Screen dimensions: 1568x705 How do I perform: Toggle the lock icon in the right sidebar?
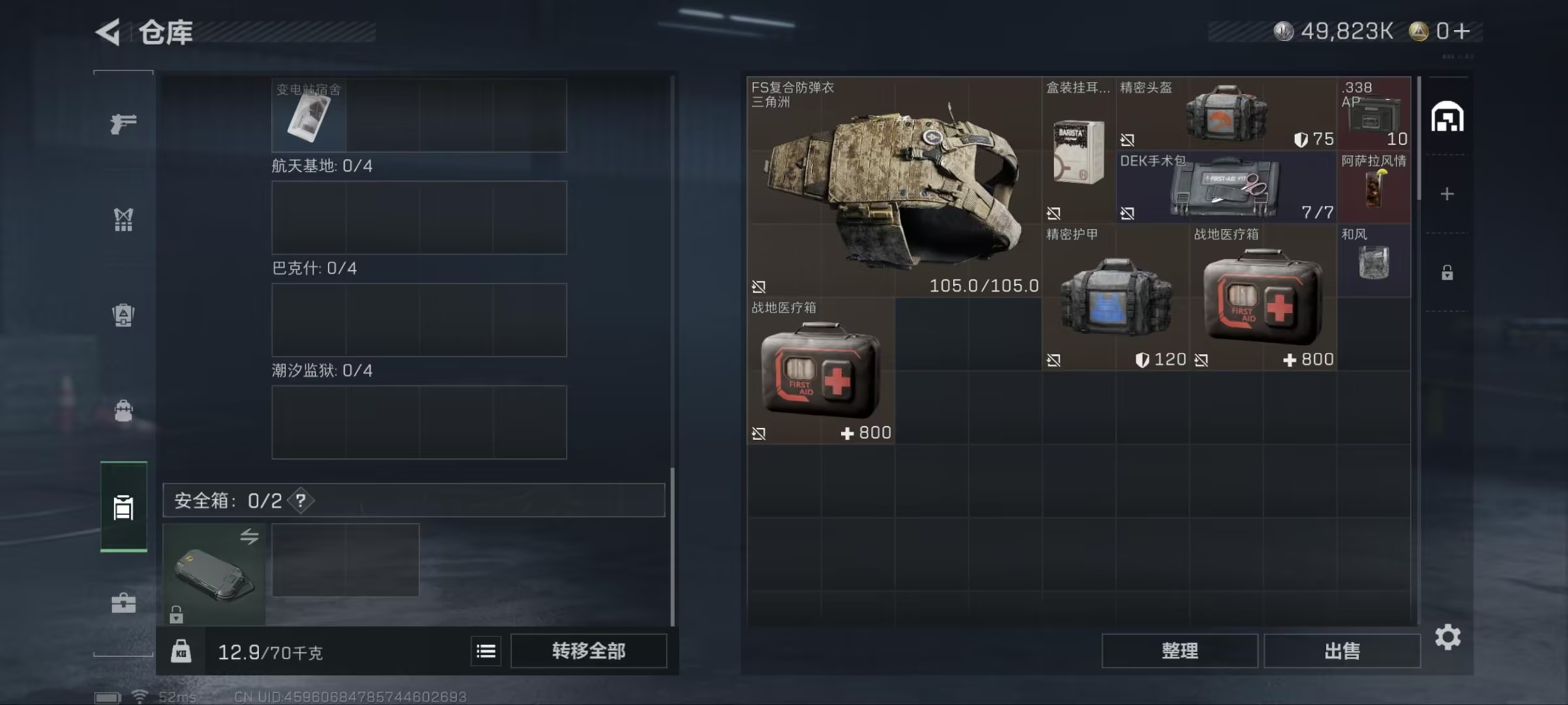click(1447, 272)
